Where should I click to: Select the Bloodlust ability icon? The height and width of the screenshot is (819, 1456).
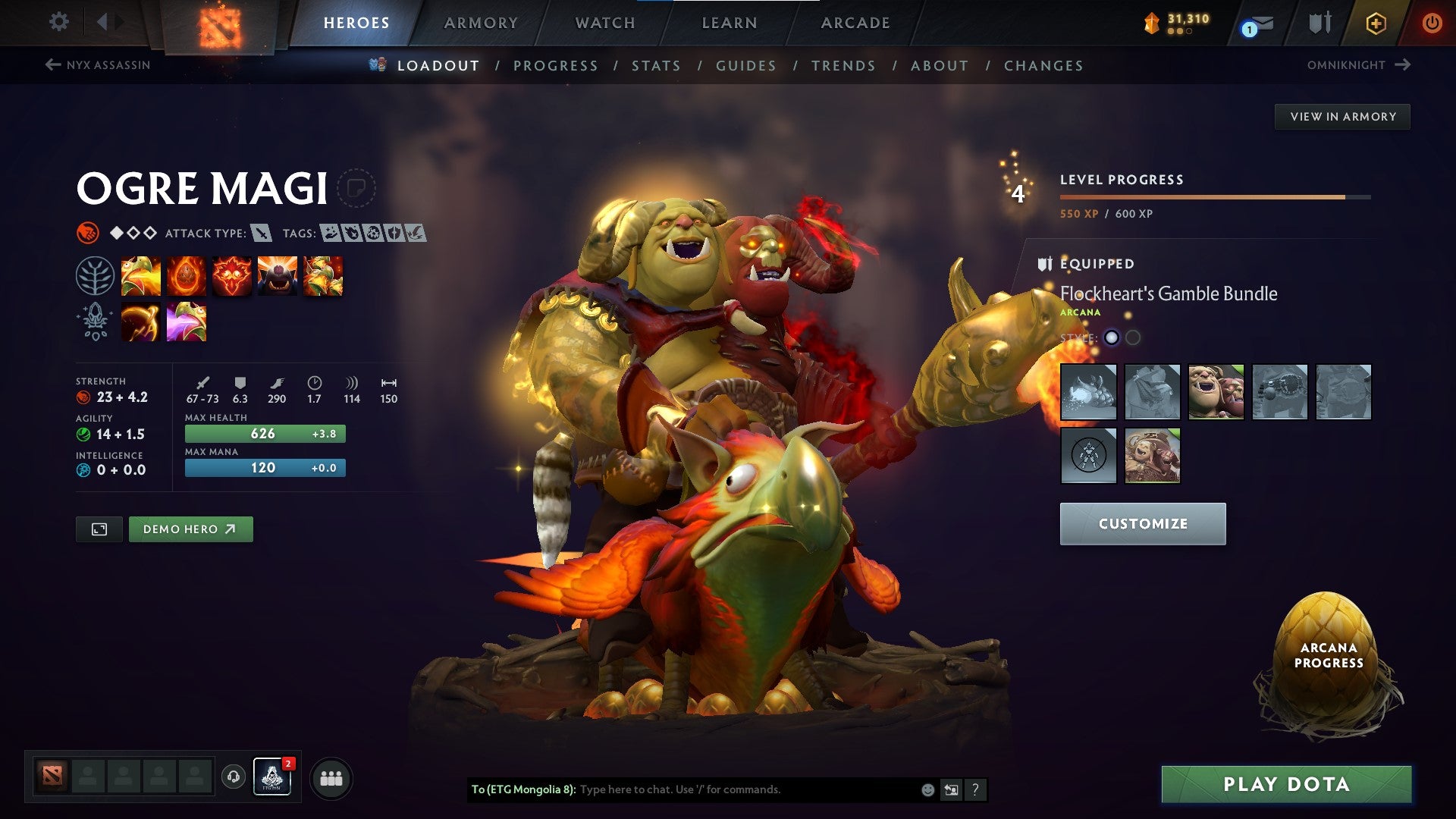[232, 276]
